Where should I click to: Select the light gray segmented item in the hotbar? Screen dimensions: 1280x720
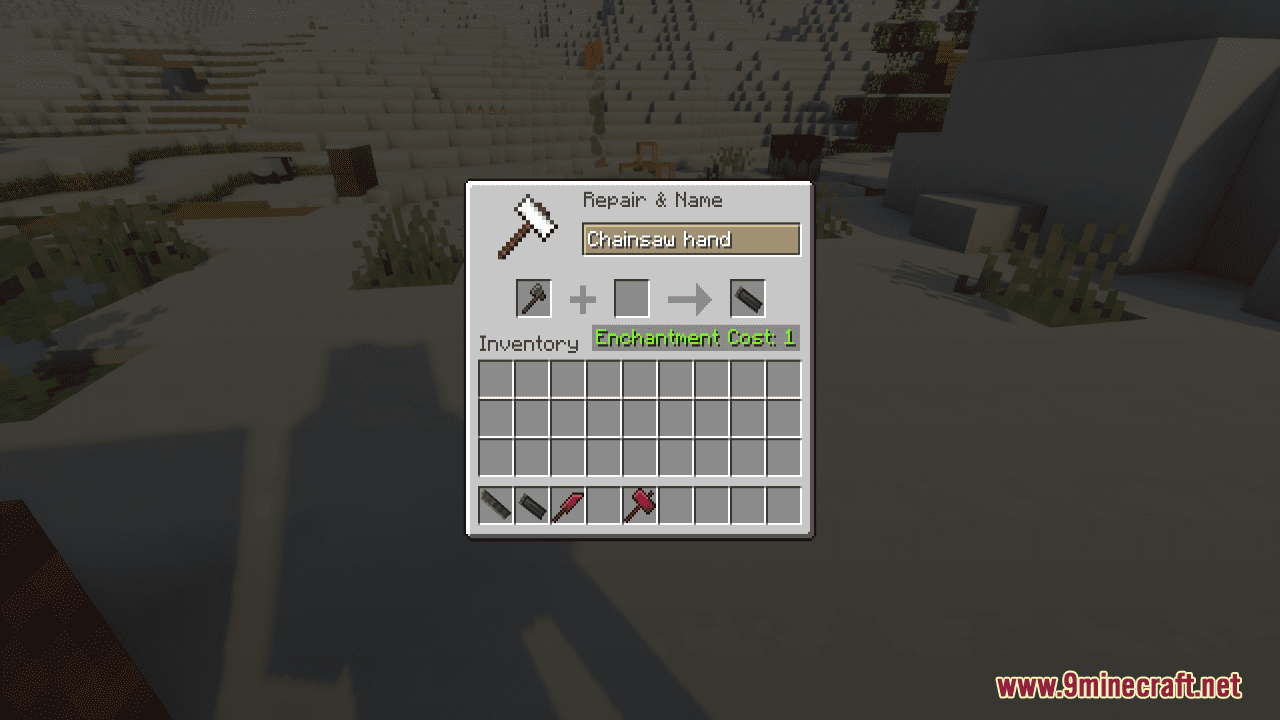pyautogui.click(x=495, y=506)
